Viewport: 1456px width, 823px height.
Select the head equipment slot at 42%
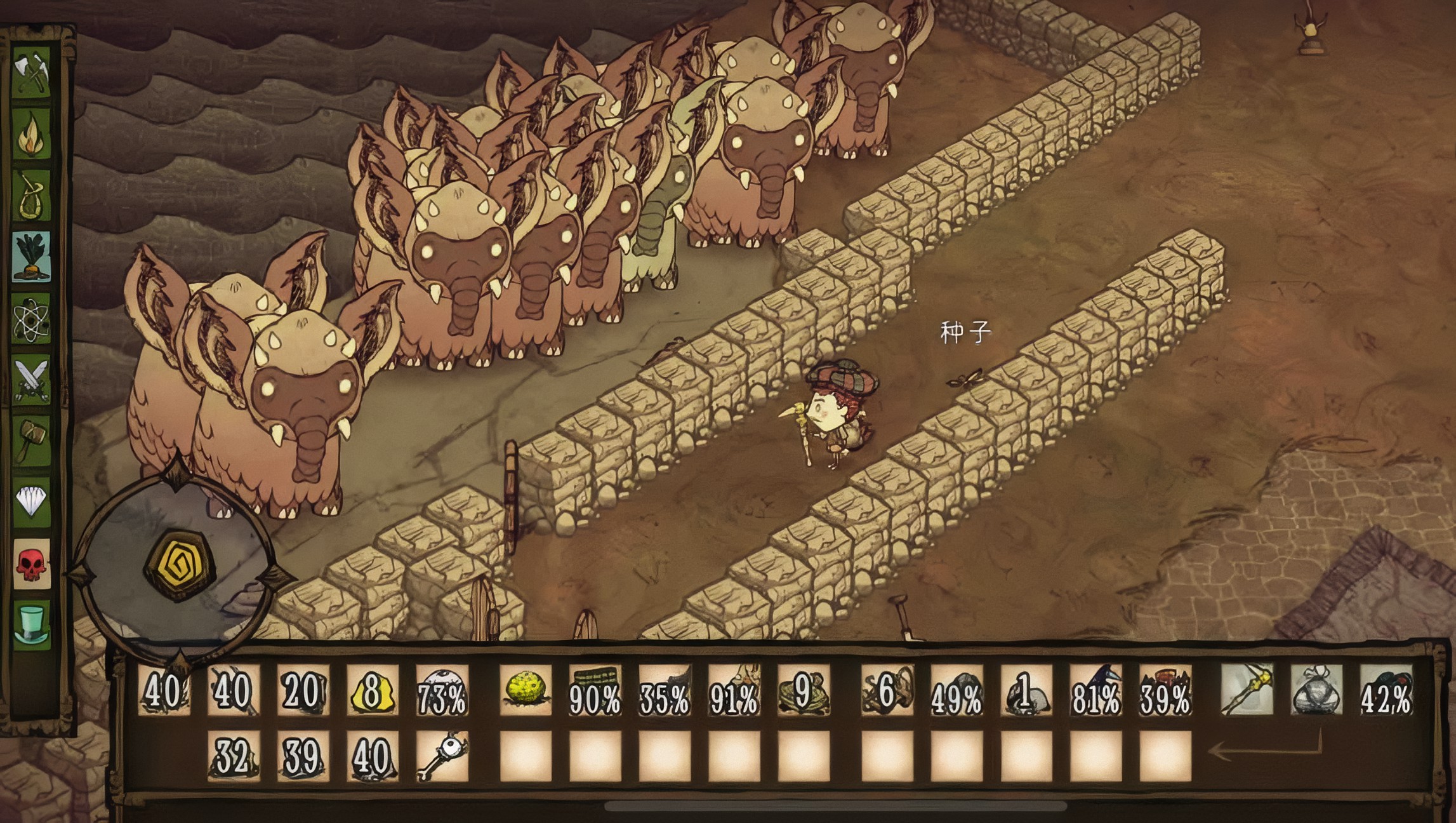click(x=1386, y=690)
